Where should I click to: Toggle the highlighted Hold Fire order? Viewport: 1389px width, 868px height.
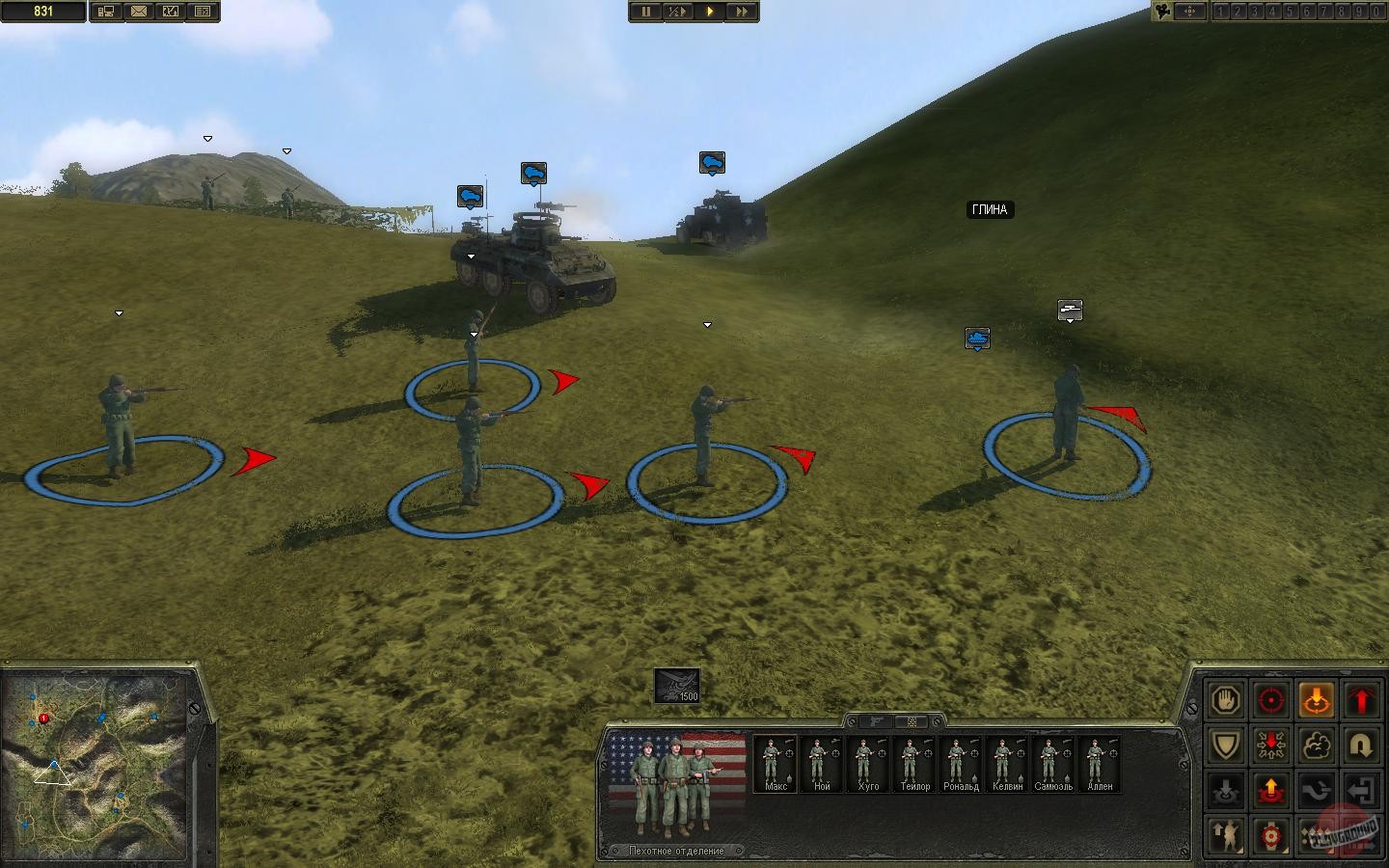1319,701
